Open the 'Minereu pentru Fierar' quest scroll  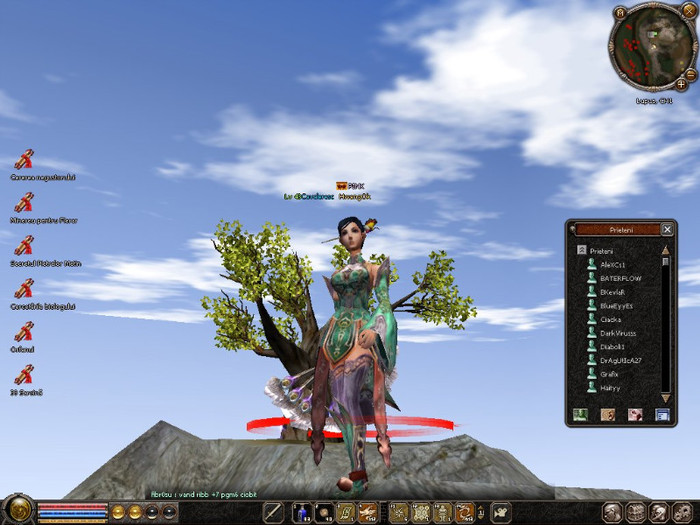click(x=24, y=202)
